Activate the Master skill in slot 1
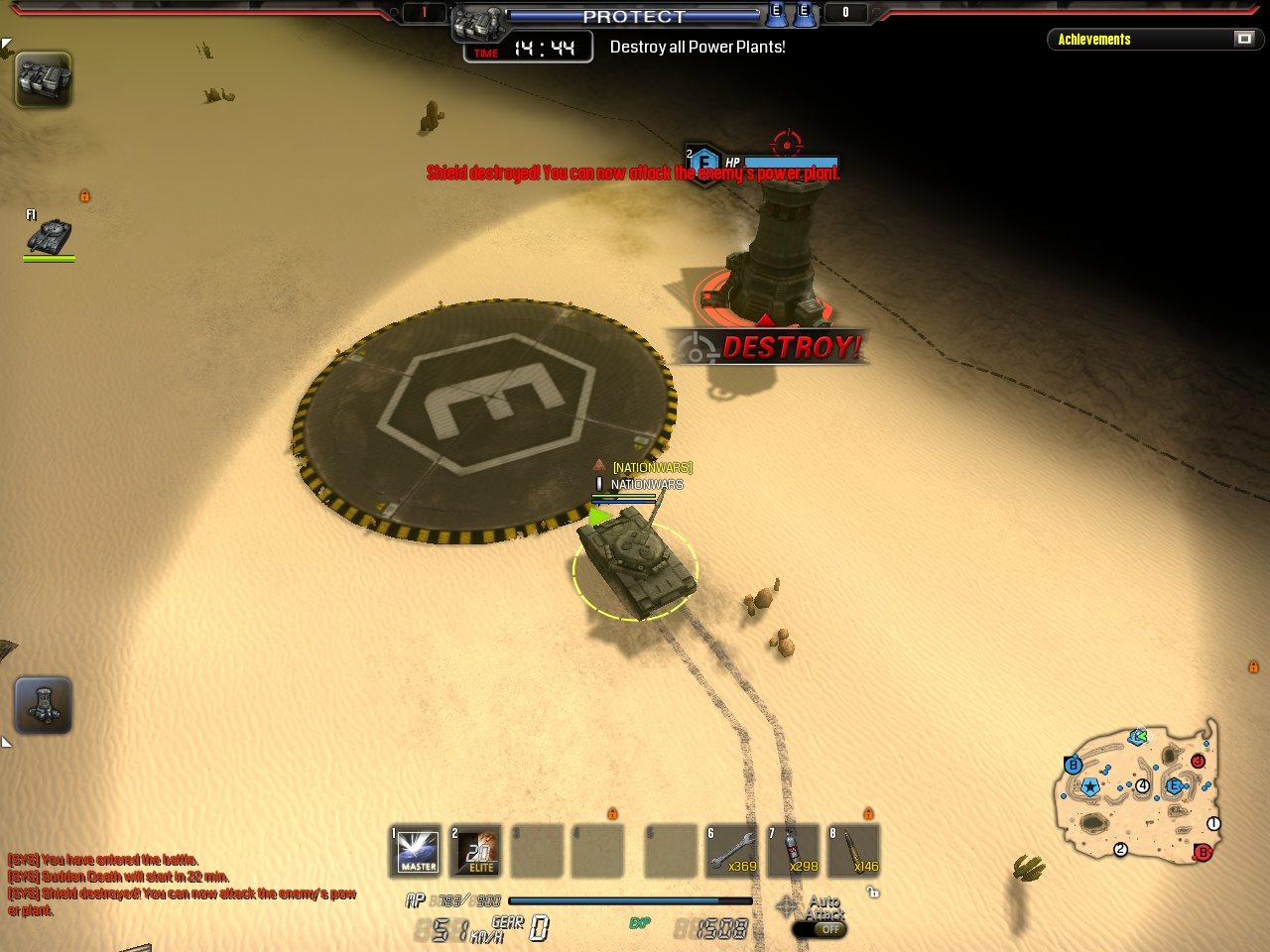This screenshot has height=952, width=1270. click(417, 851)
